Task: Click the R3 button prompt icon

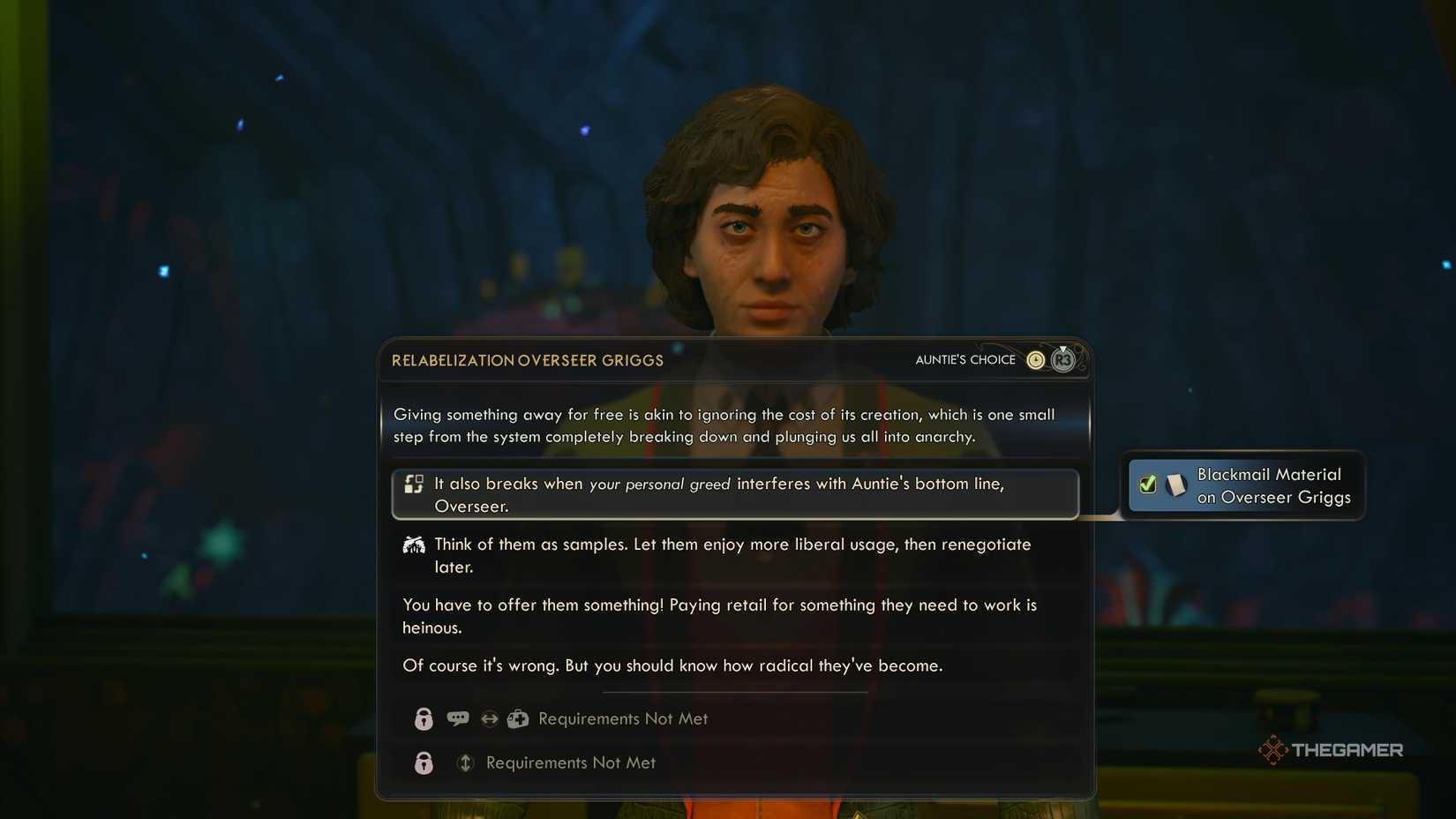Action: tap(1063, 360)
